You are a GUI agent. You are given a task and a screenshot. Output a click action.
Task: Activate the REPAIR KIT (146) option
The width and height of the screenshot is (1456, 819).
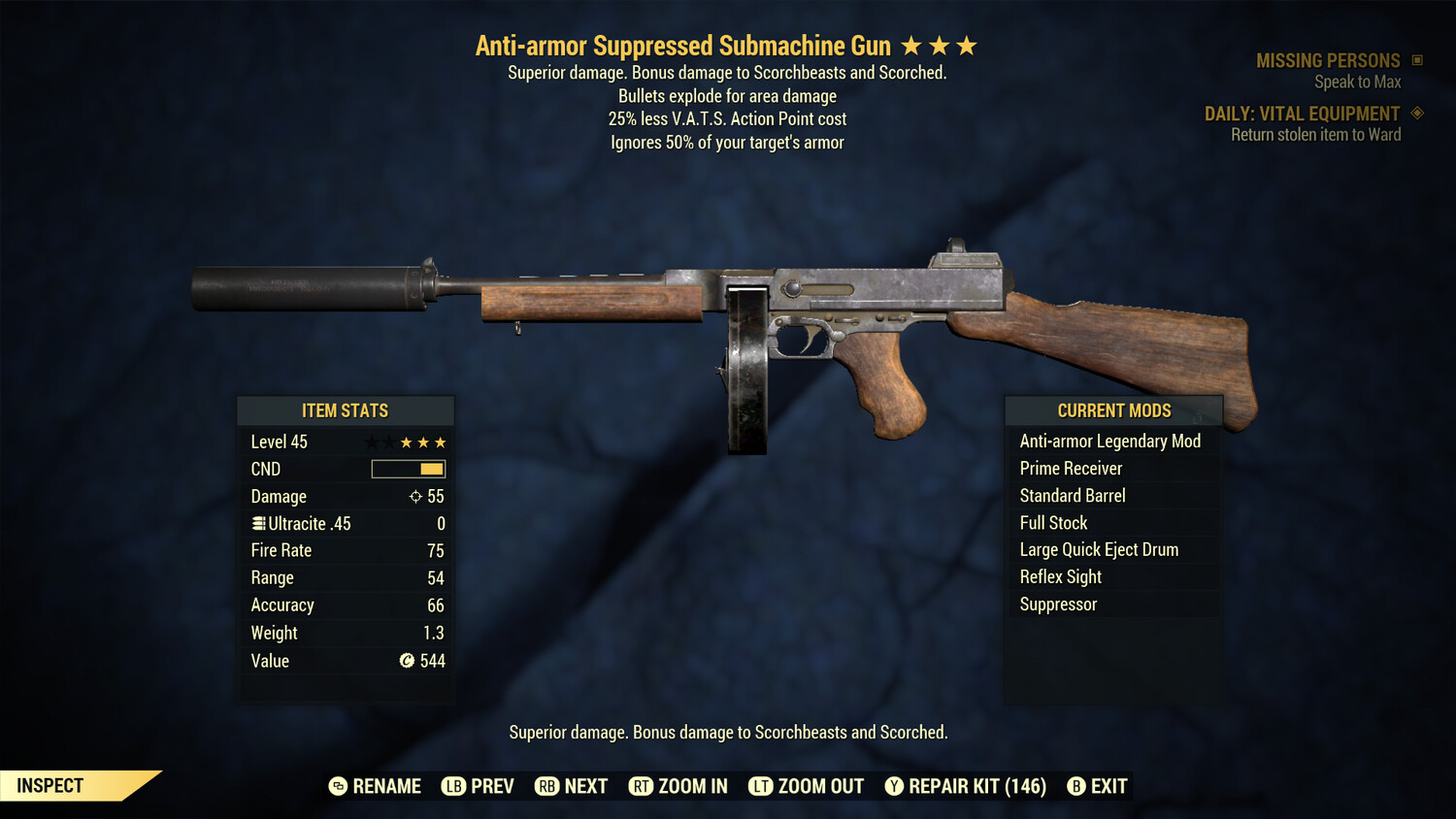(x=976, y=786)
